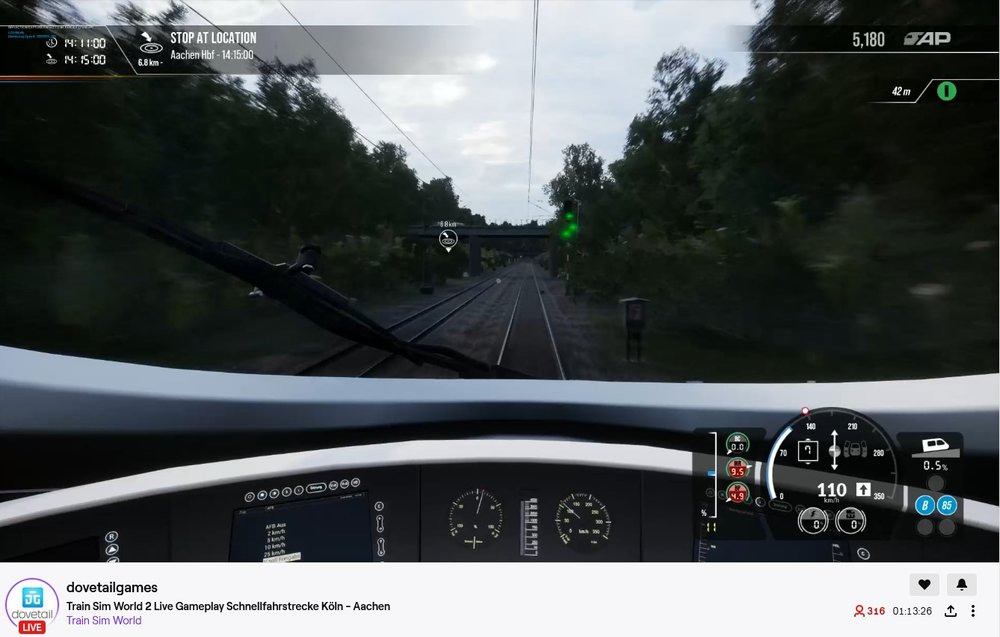Image resolution: width=1000 pixels, height=637 pixels.
Task: Click the green next-signal distance indicator
Action: click(x=946, y=91)
